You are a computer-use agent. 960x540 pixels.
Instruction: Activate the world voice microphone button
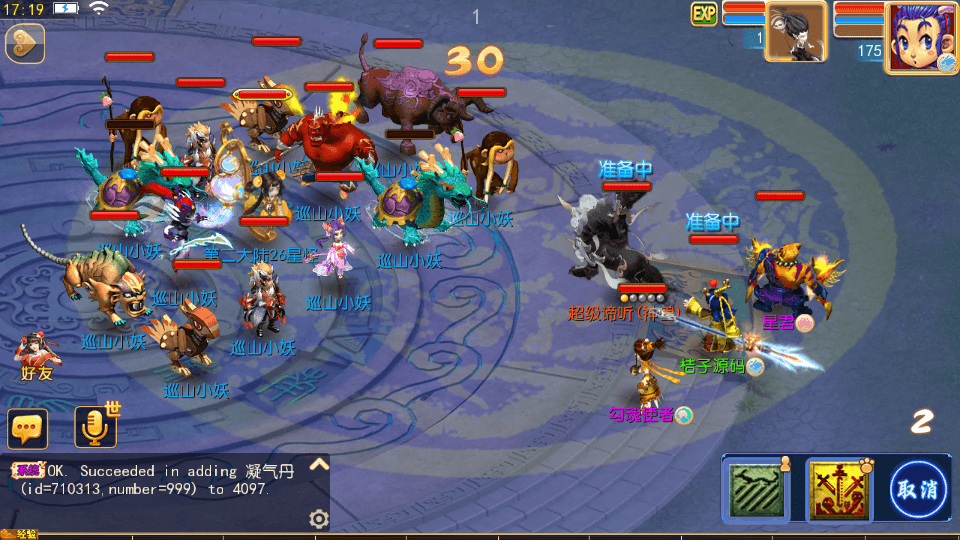[x=95, y=427]
